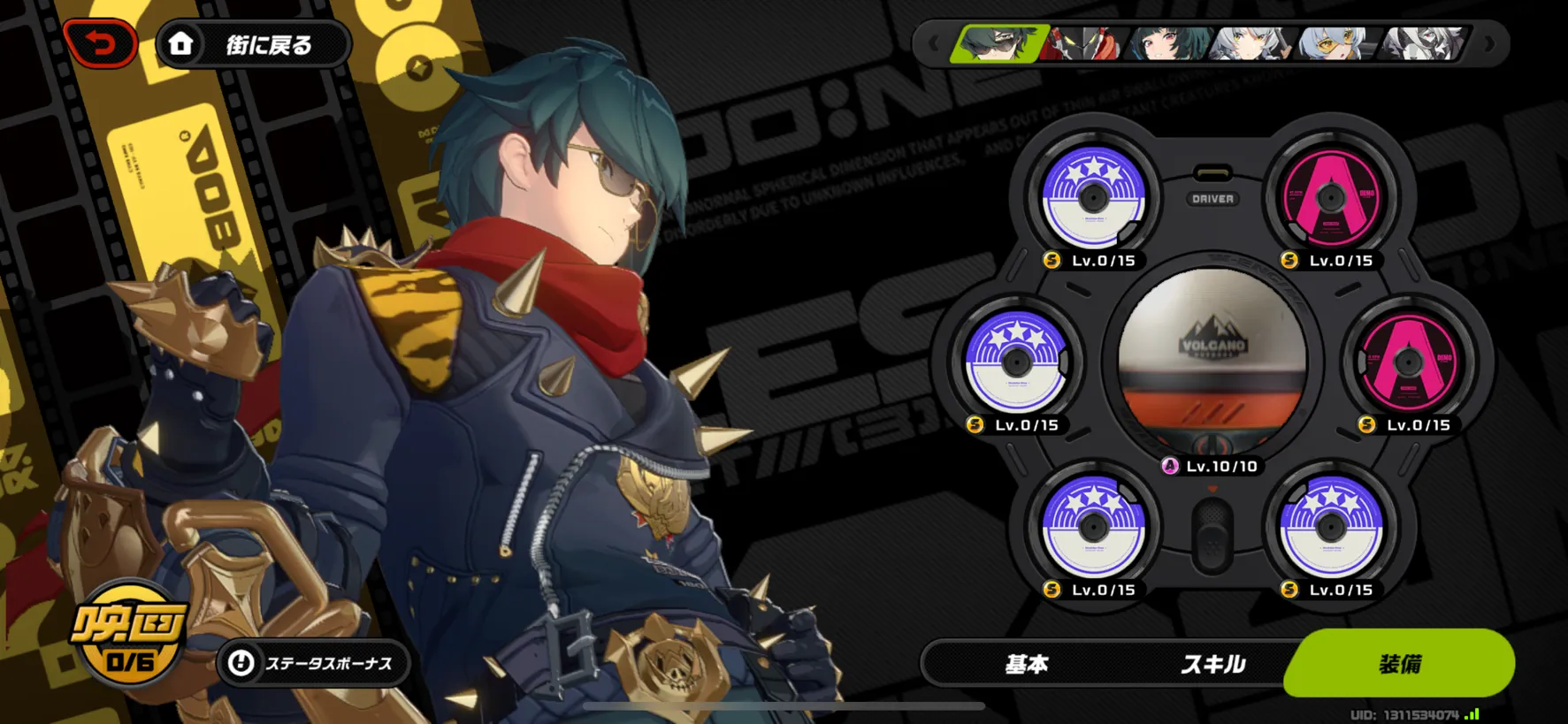Select the green-haired sunglasses agent portrait
The height and width of the screenshot is (724, 1568).
tap(998, 43)
